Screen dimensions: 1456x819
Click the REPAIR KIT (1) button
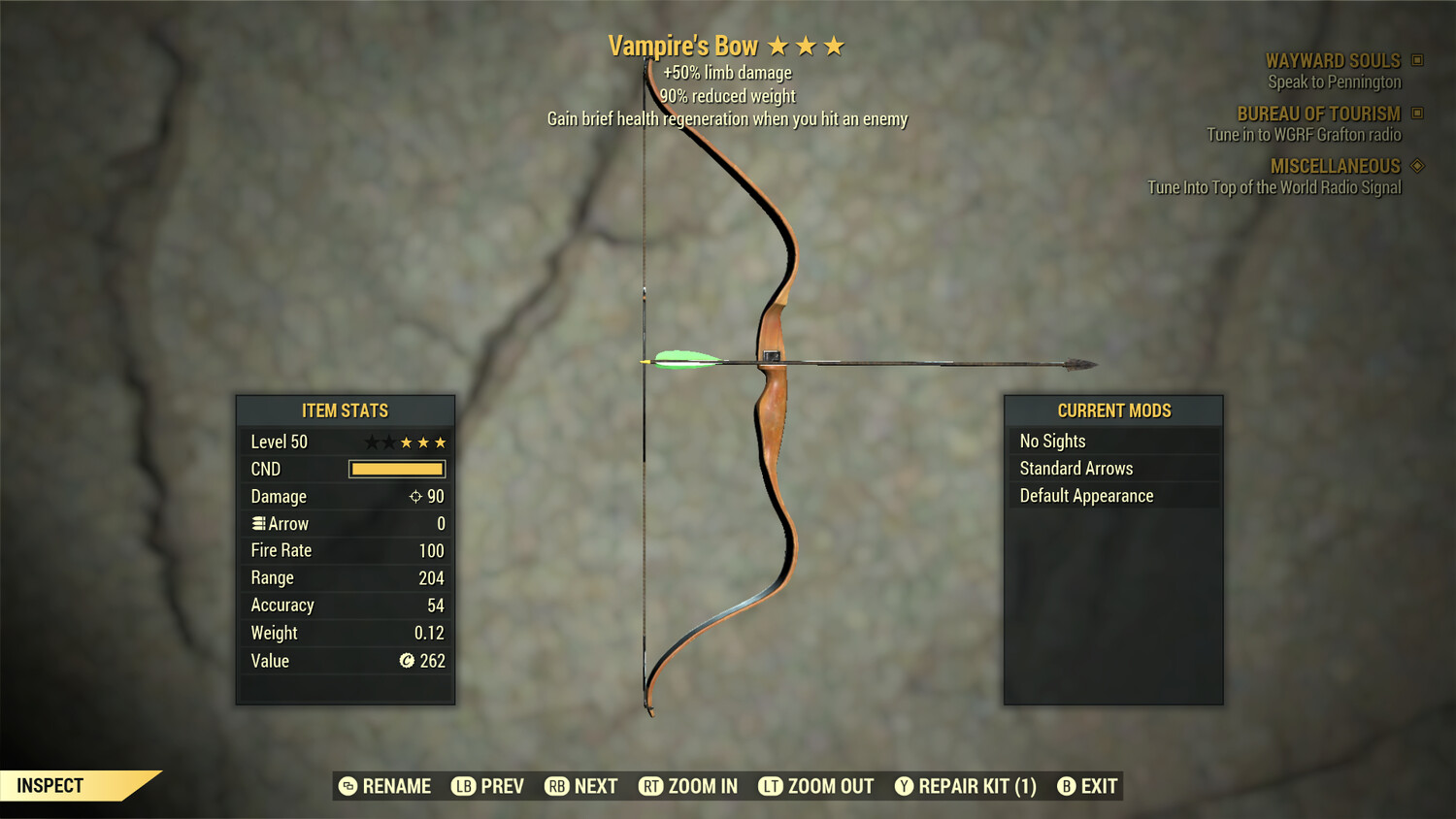pos(966,786)
